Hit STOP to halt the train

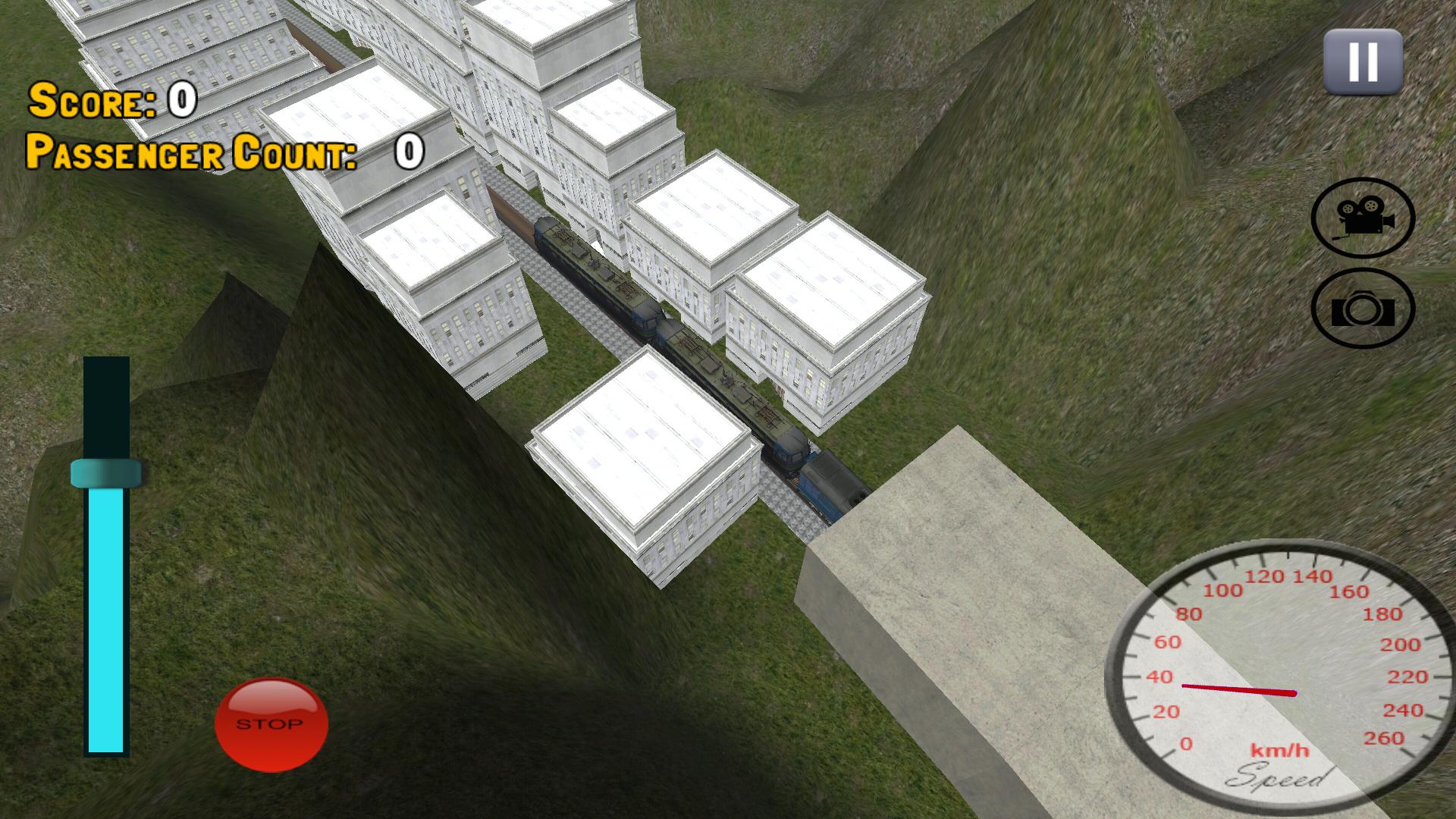(271, 723)
